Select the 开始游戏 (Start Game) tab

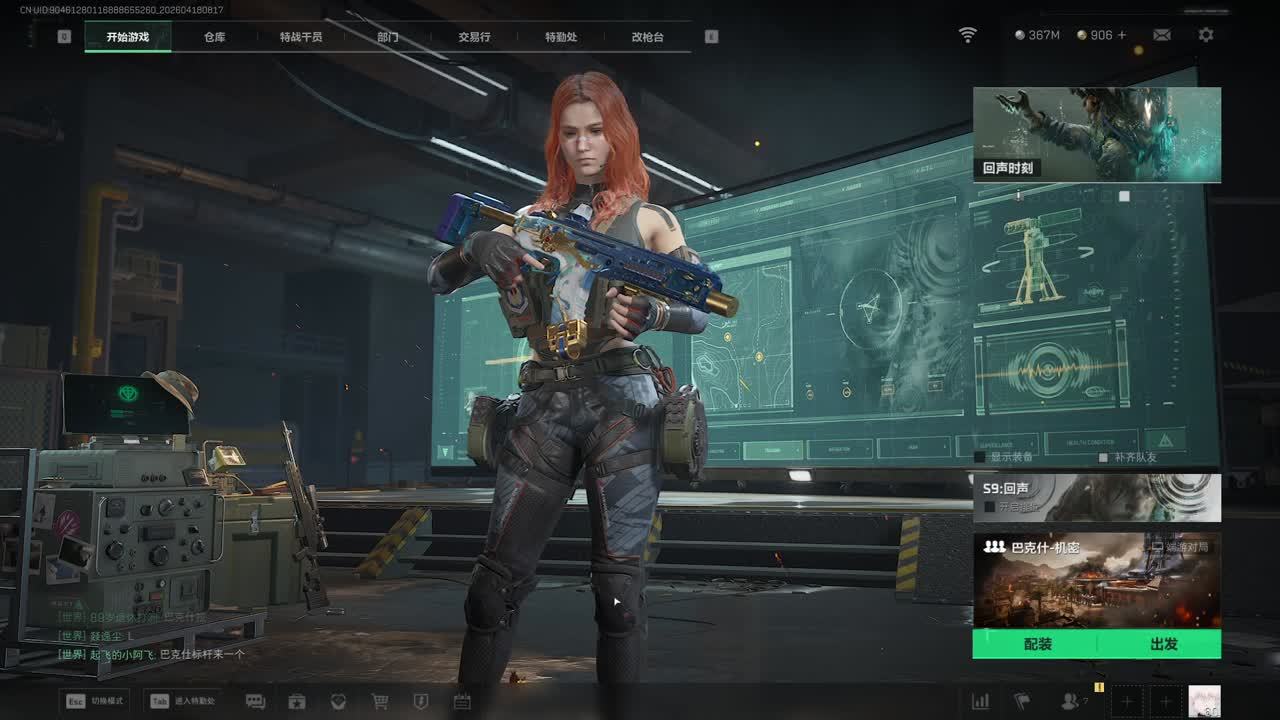(128, 37)
